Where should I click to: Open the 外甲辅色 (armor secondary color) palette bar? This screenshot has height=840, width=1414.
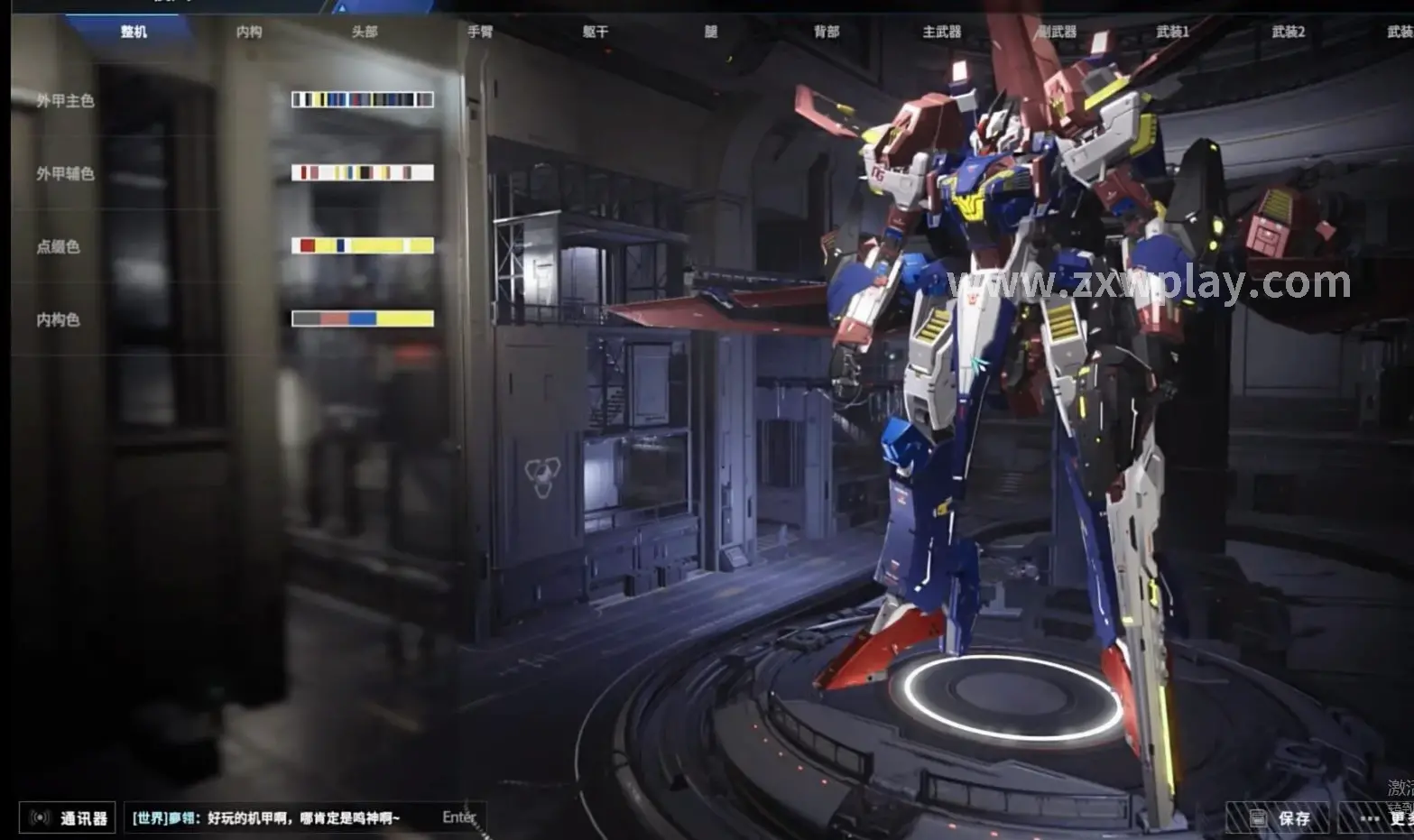click(x=362, y=172)
